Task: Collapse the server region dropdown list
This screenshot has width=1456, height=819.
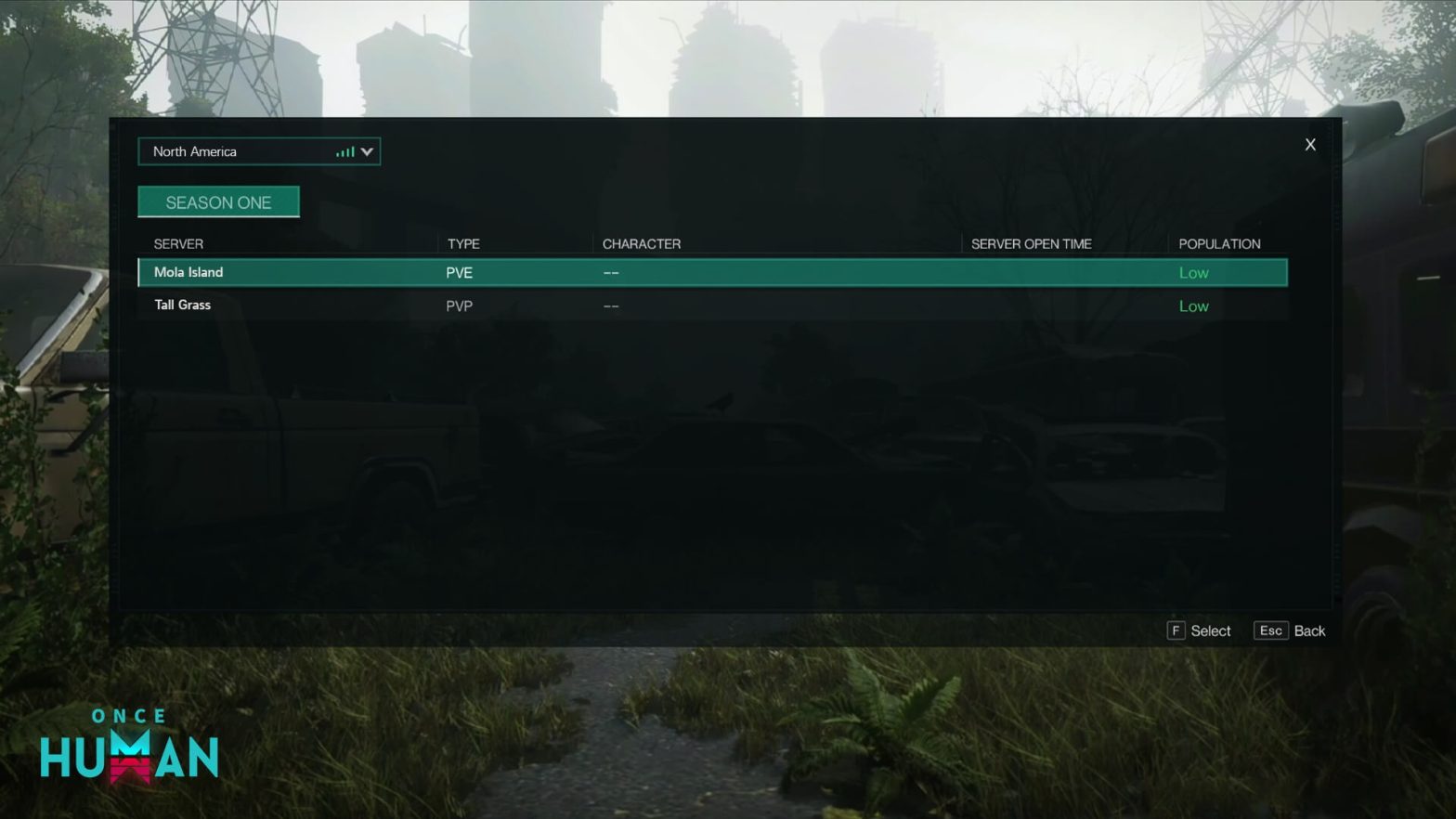Action: [x=367, y=151]
